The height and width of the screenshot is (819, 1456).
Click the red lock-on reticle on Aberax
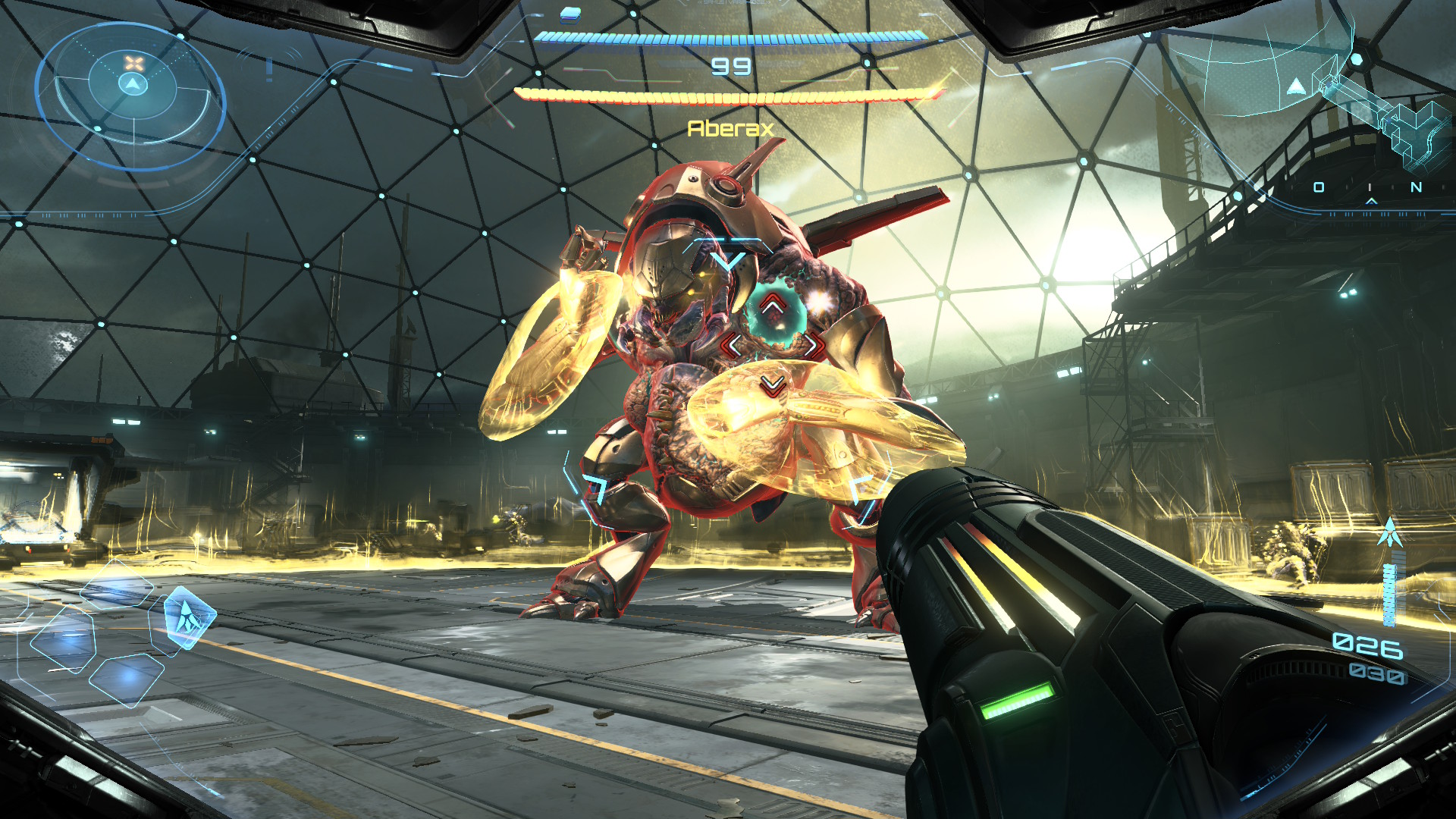[x=772, y=346]
